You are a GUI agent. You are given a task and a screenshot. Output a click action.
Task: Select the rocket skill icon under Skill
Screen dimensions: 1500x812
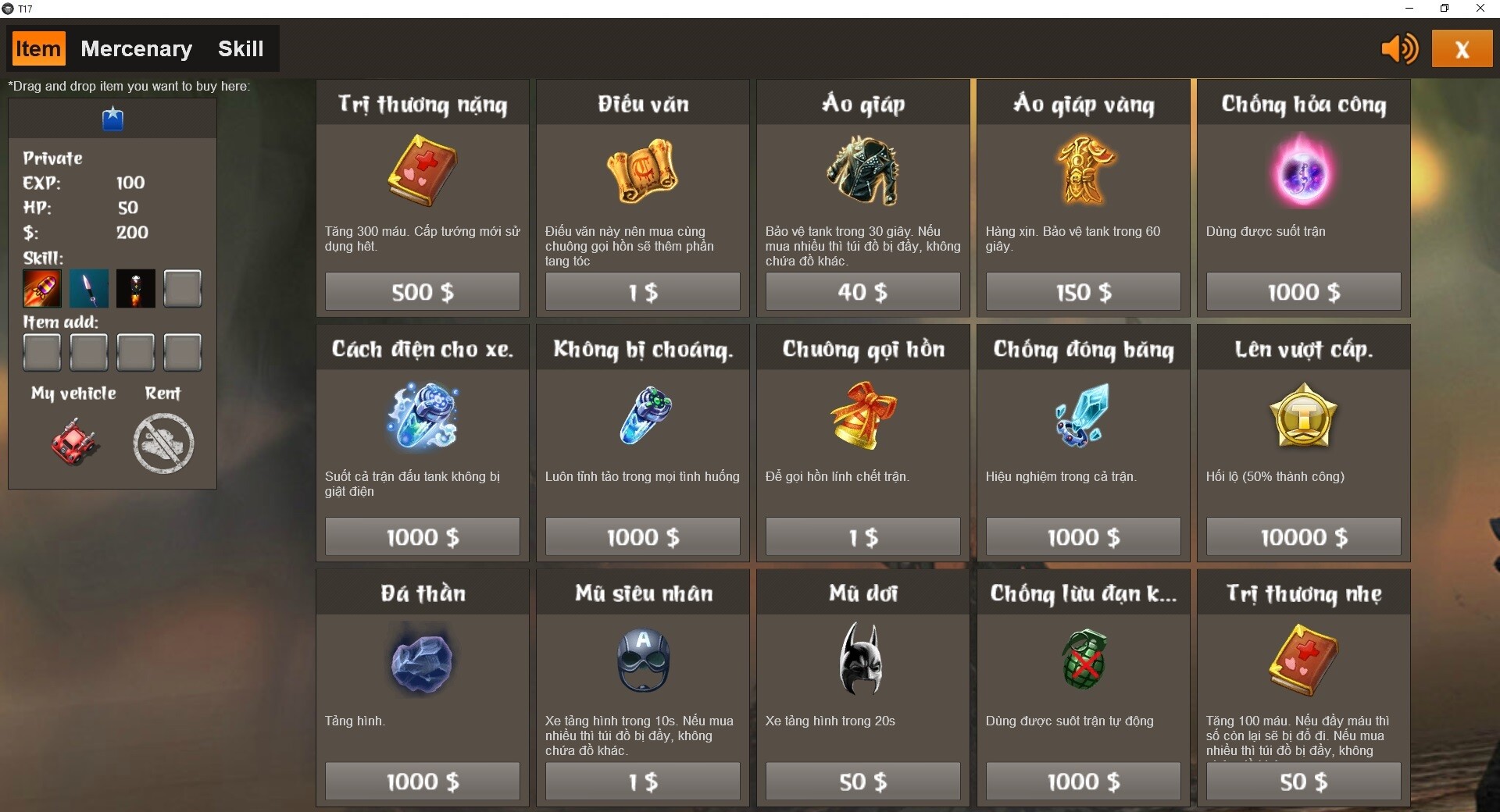[x=41, y=288]
